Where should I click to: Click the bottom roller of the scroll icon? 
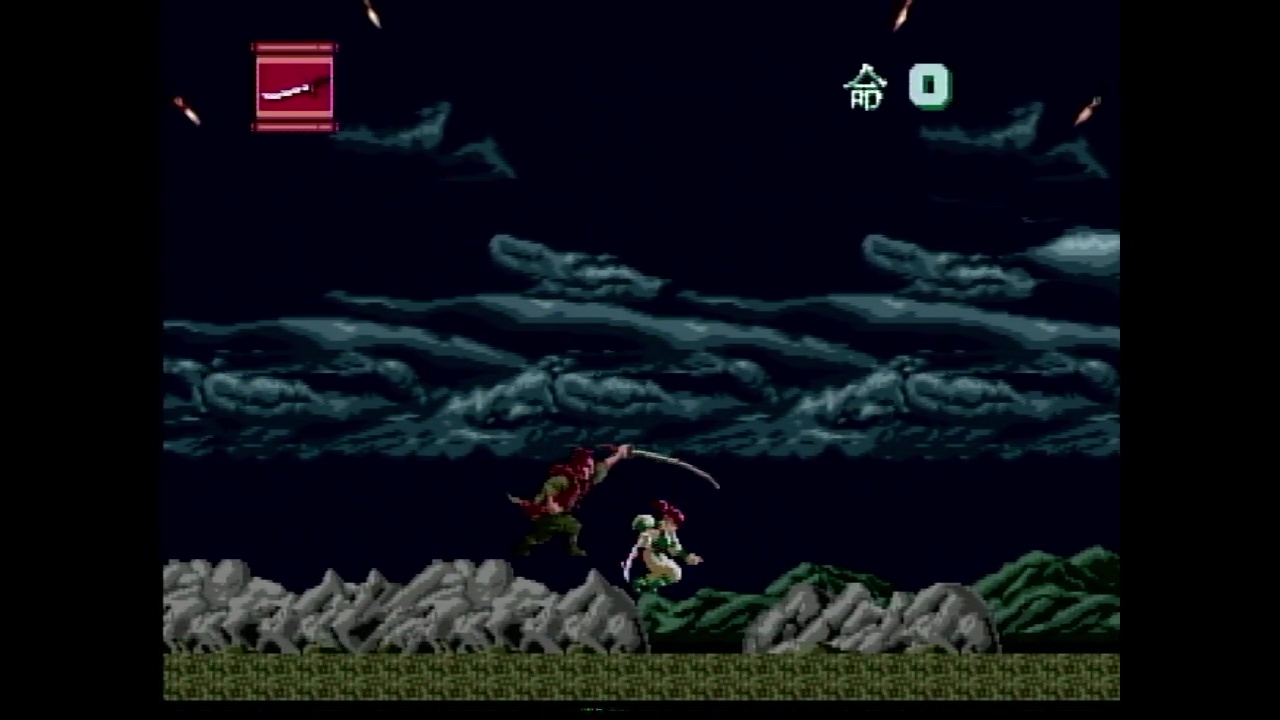(294, 127)
